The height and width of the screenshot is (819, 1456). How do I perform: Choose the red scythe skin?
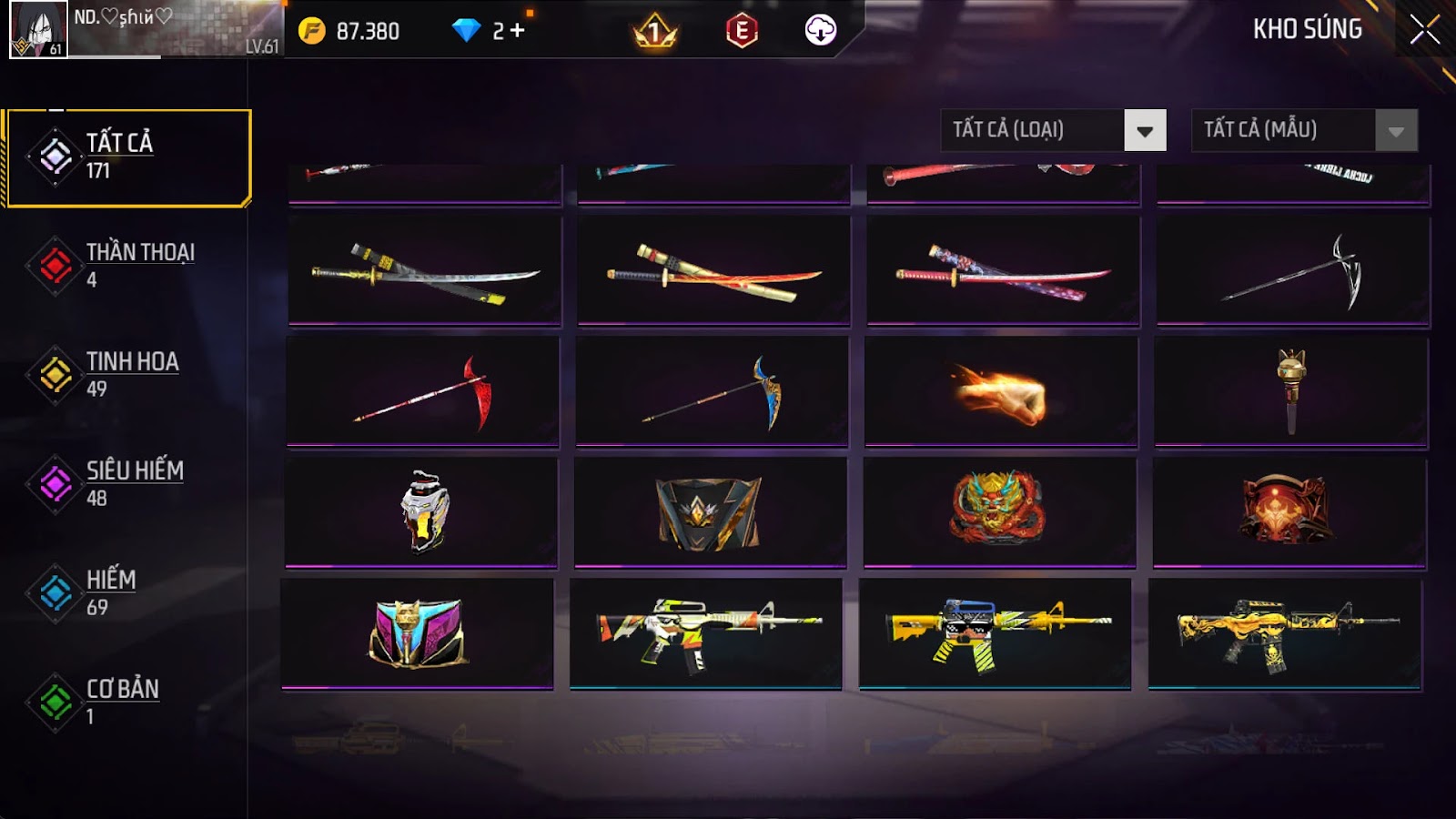click(x=423, y=392)
